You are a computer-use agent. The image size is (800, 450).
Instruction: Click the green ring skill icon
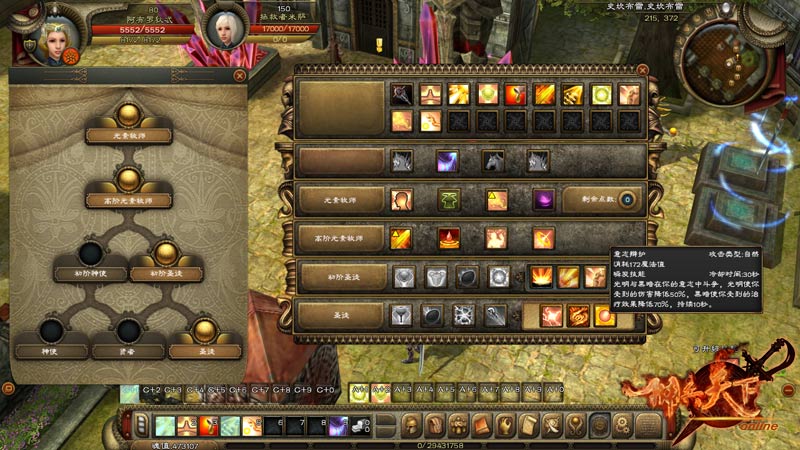tap(602, 95)
